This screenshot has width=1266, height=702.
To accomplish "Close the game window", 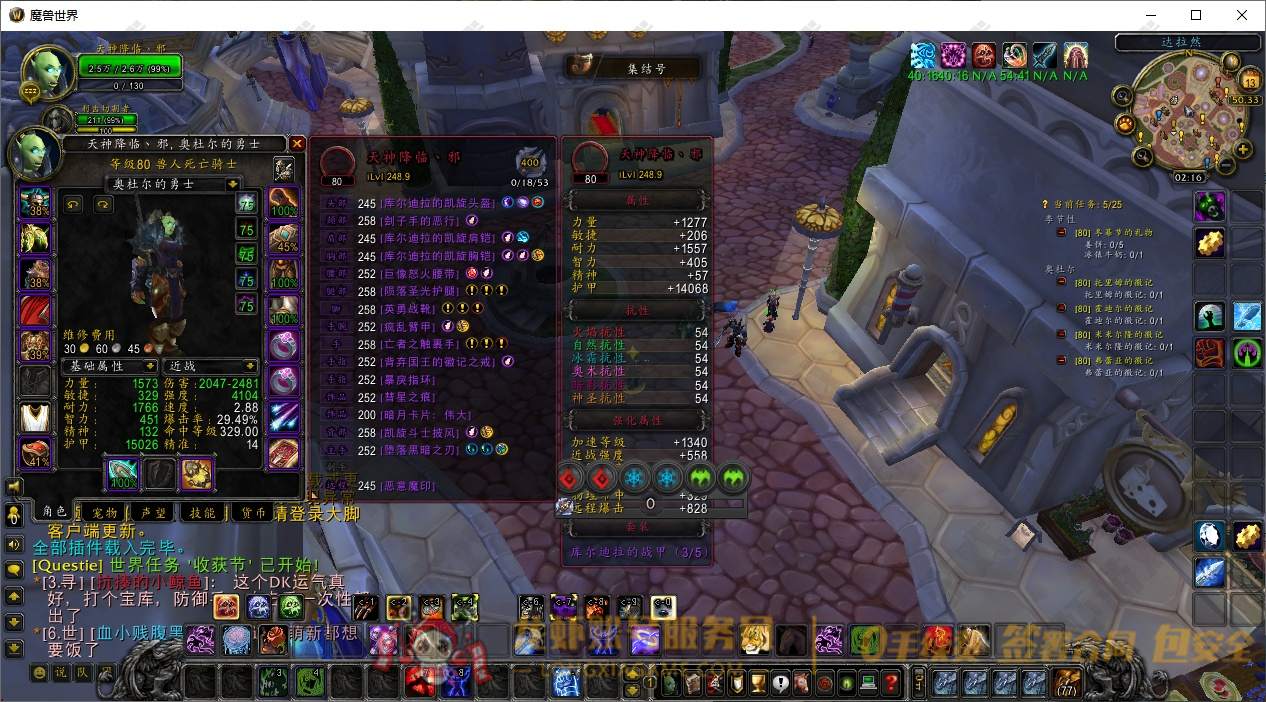I will point(1242,15).
